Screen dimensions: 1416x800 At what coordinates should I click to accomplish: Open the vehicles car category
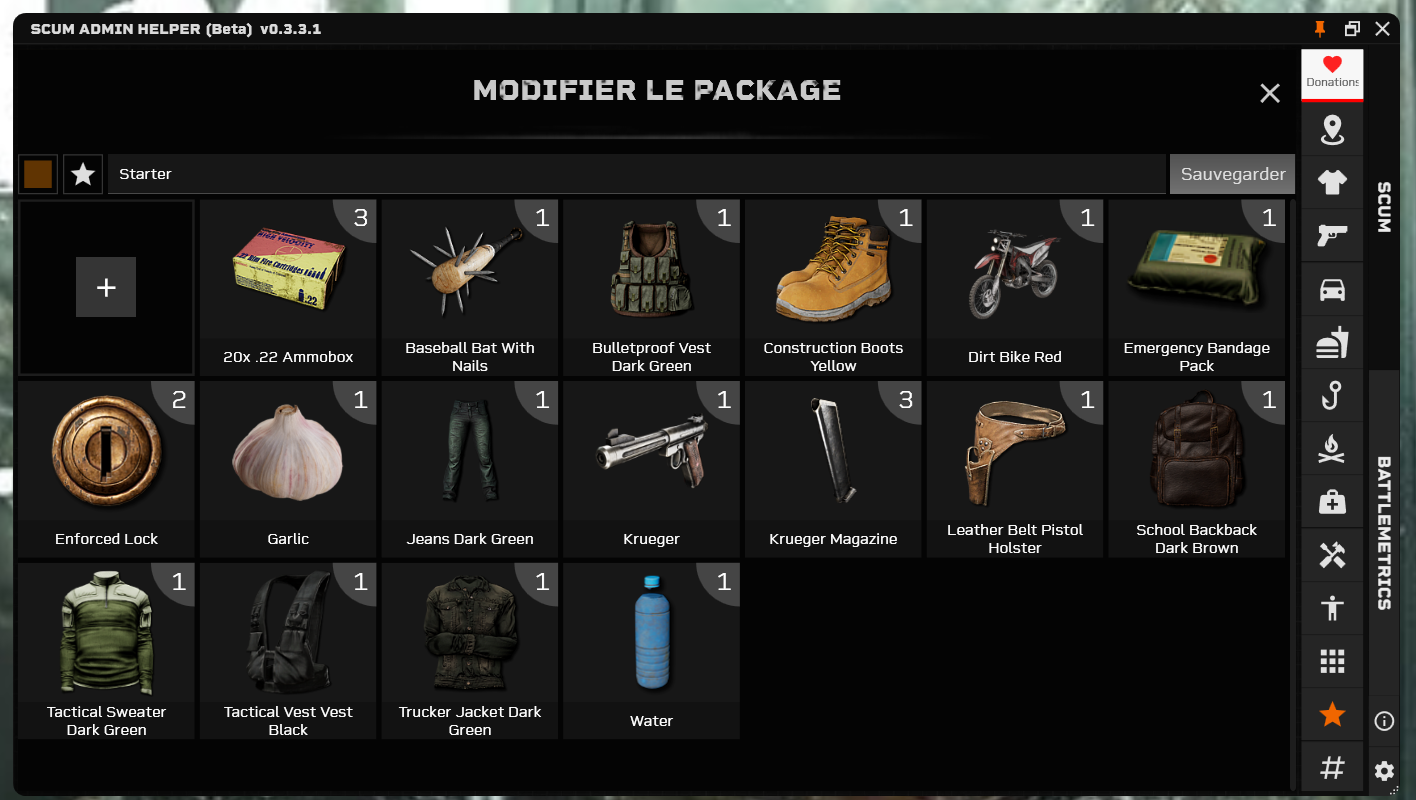pos(1332,289)
